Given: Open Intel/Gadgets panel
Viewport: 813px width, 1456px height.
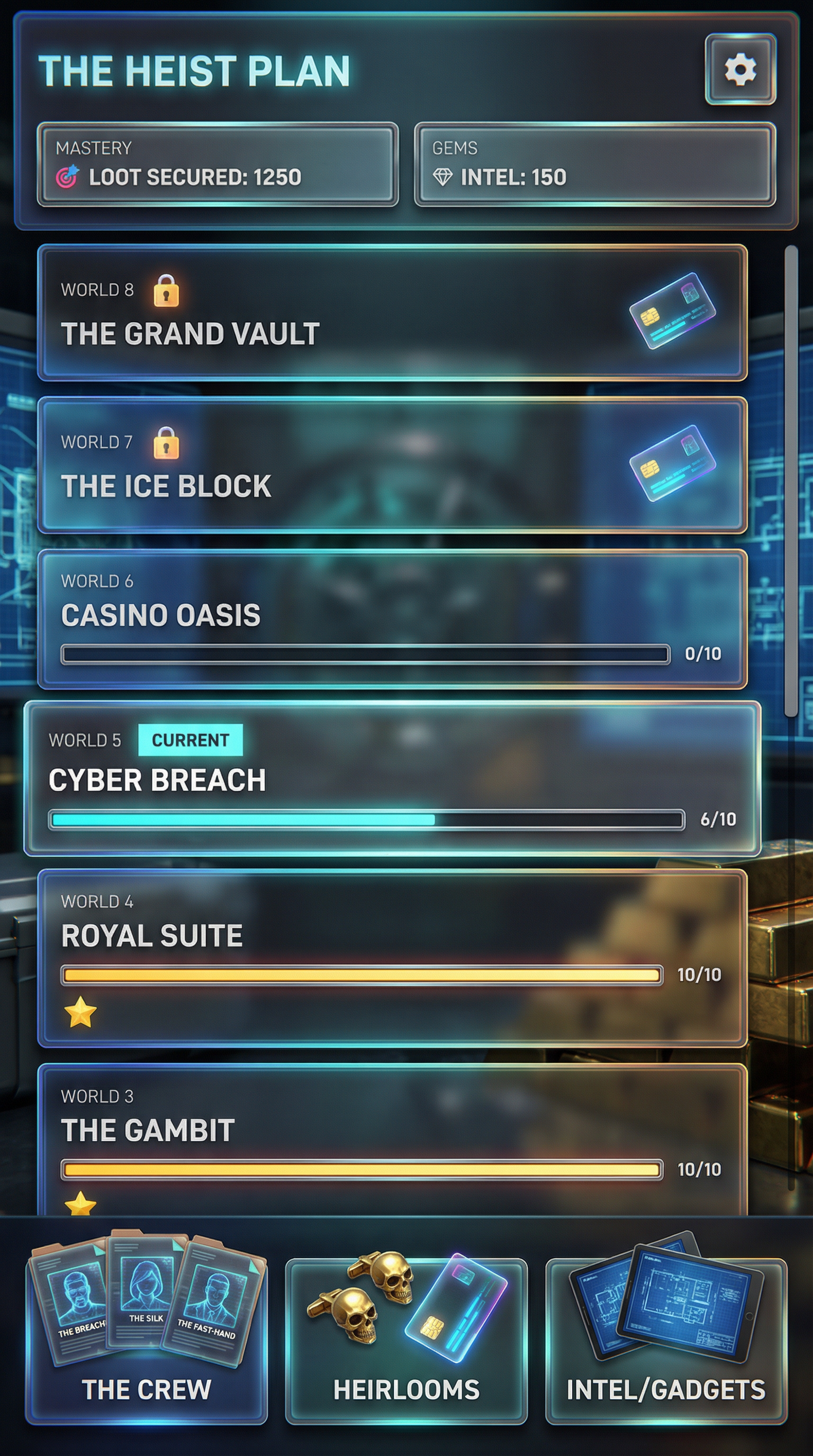Looking at the screenshot, I should click(666, 1340).
